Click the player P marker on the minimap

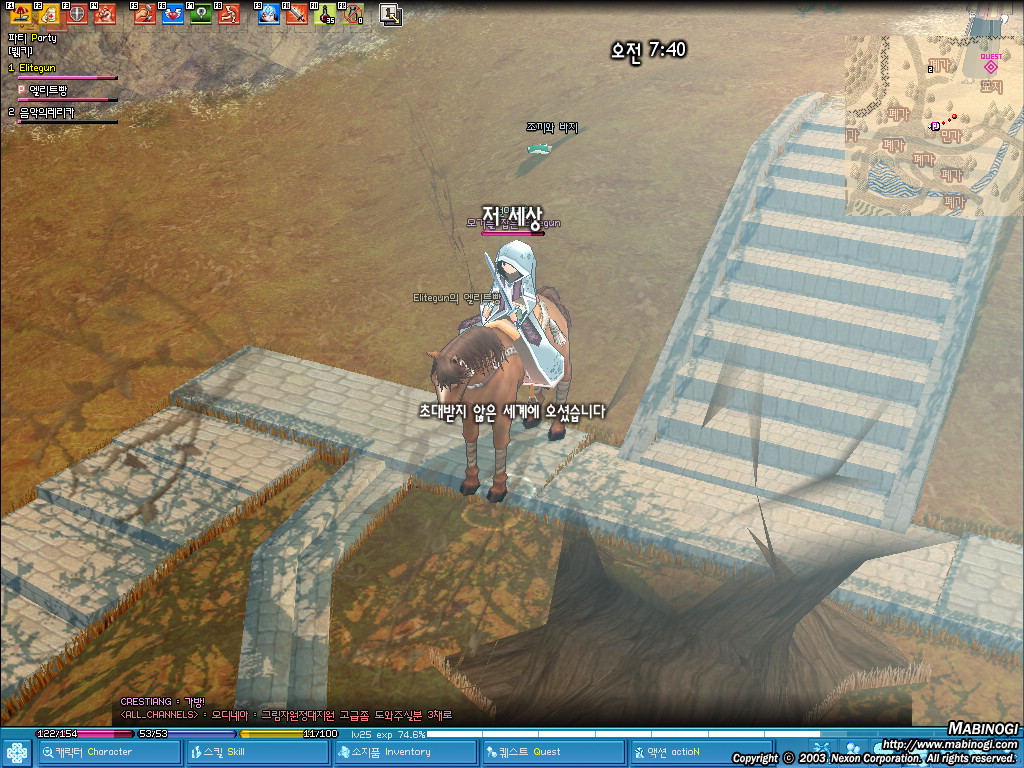935,126
